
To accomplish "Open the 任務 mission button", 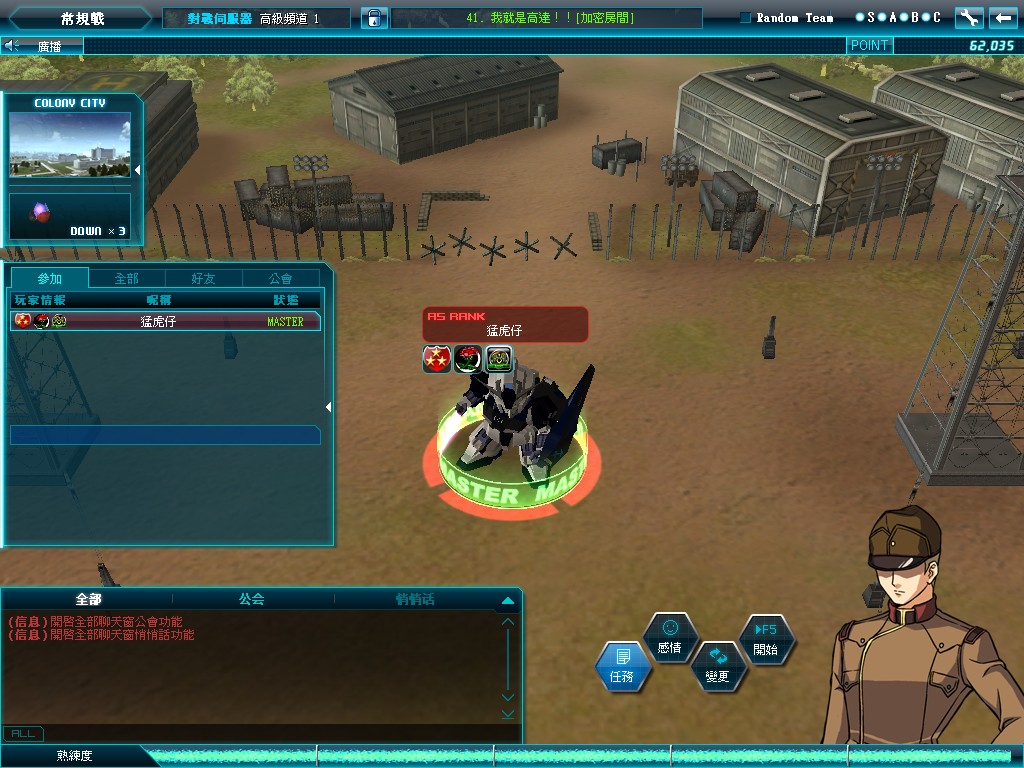I will (622, 666).
